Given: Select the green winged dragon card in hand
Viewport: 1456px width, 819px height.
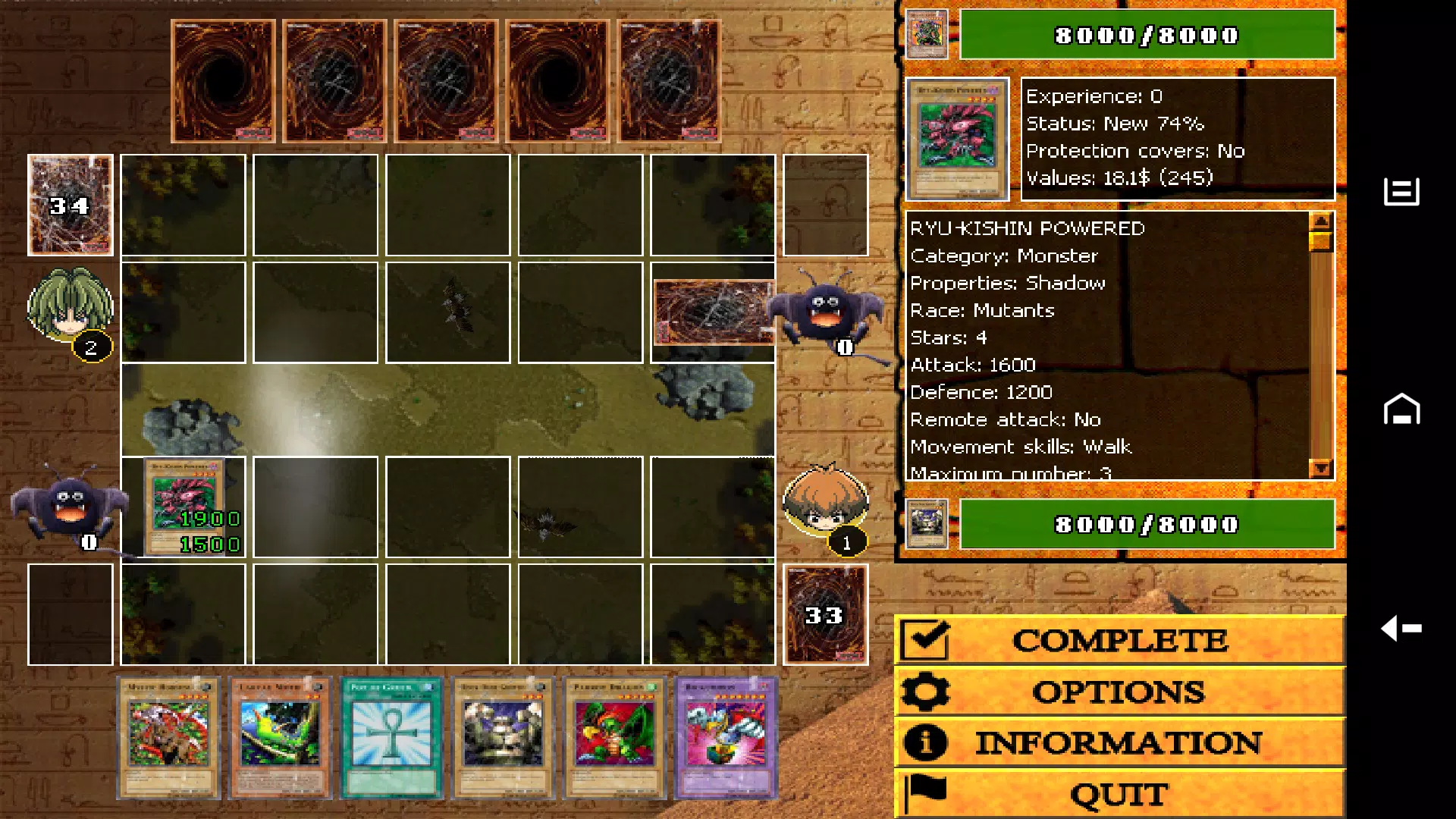Looking at the screenshot, I should point(615,738).
